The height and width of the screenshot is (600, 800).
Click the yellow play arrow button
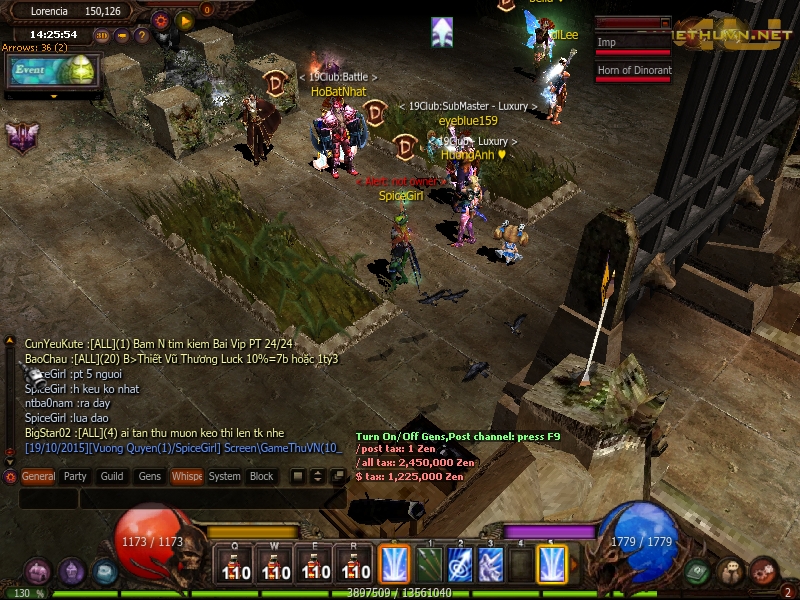point(184,19)
